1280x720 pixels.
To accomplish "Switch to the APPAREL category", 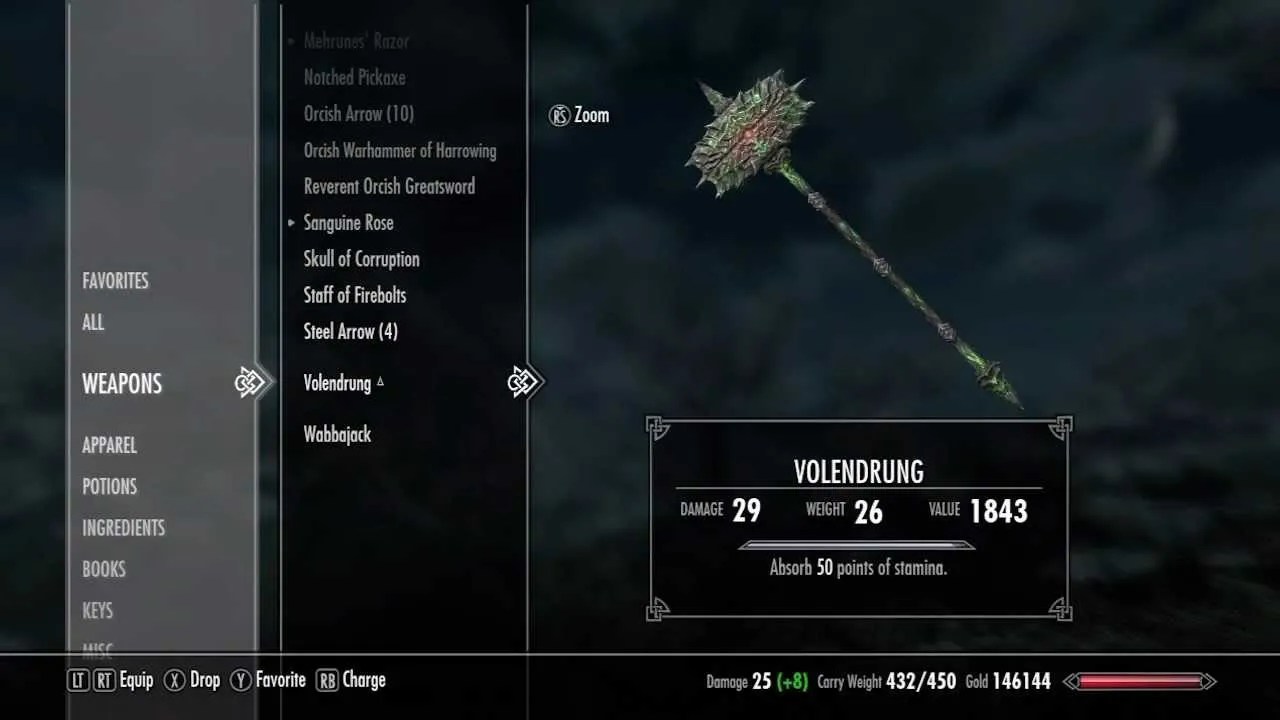I will [109, 445].
